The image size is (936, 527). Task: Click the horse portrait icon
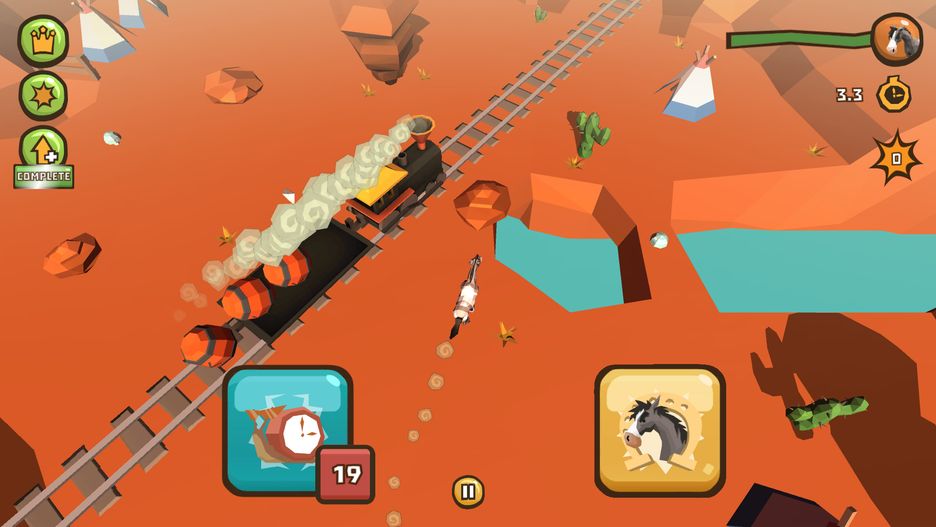[896, 39]
